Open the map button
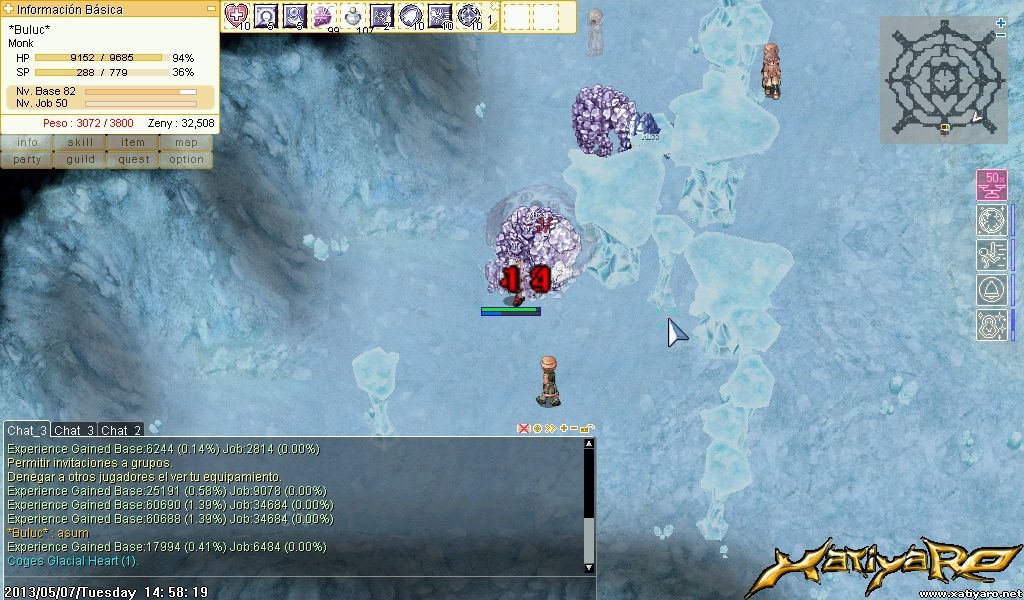Screen dimensions: 1024x600 186,142
